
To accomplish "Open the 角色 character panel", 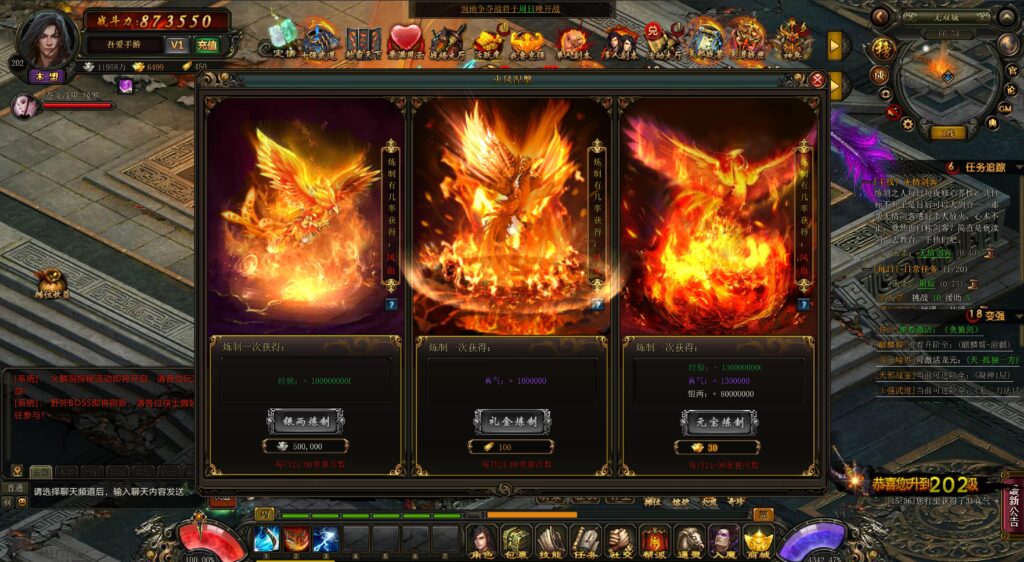I will click(x=482, y=540).
